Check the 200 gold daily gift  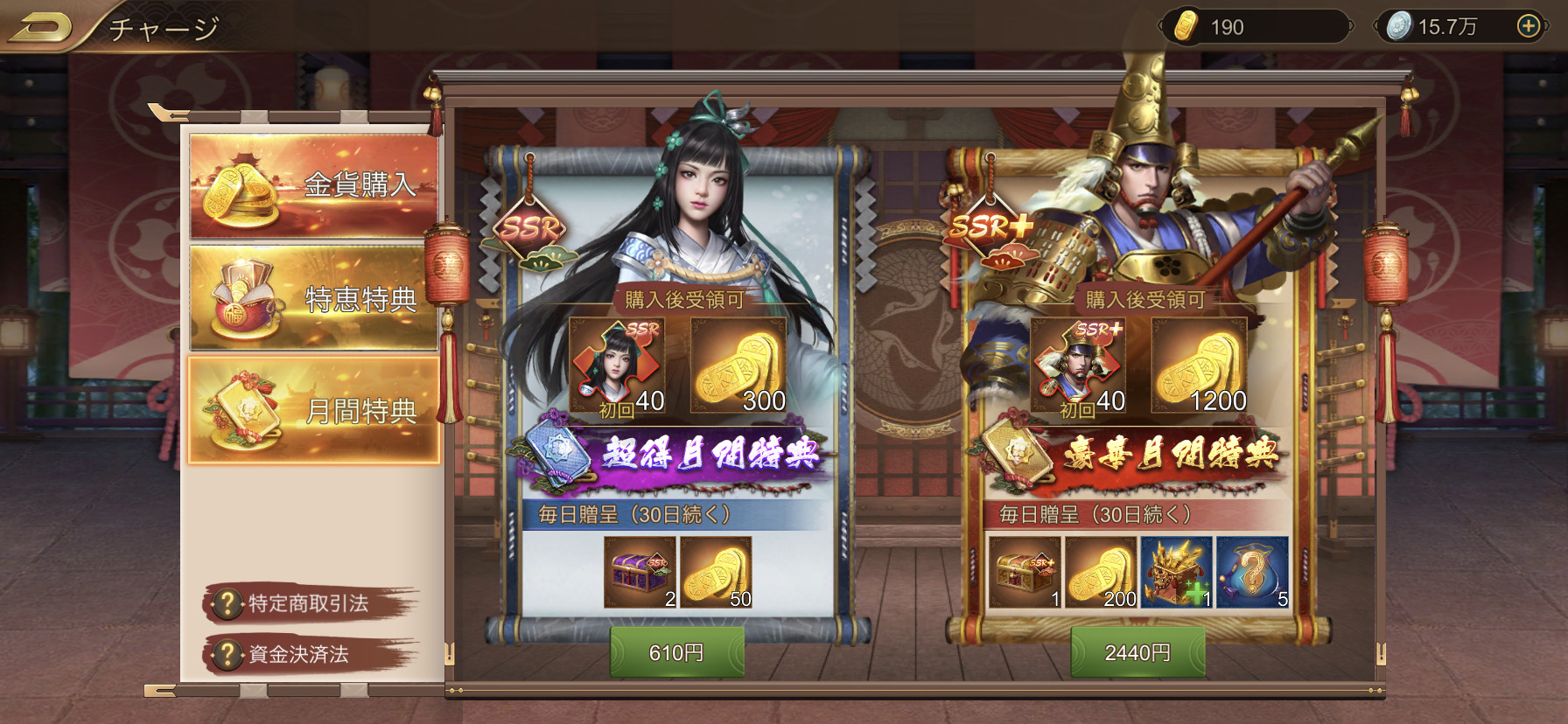(1101, 572)
